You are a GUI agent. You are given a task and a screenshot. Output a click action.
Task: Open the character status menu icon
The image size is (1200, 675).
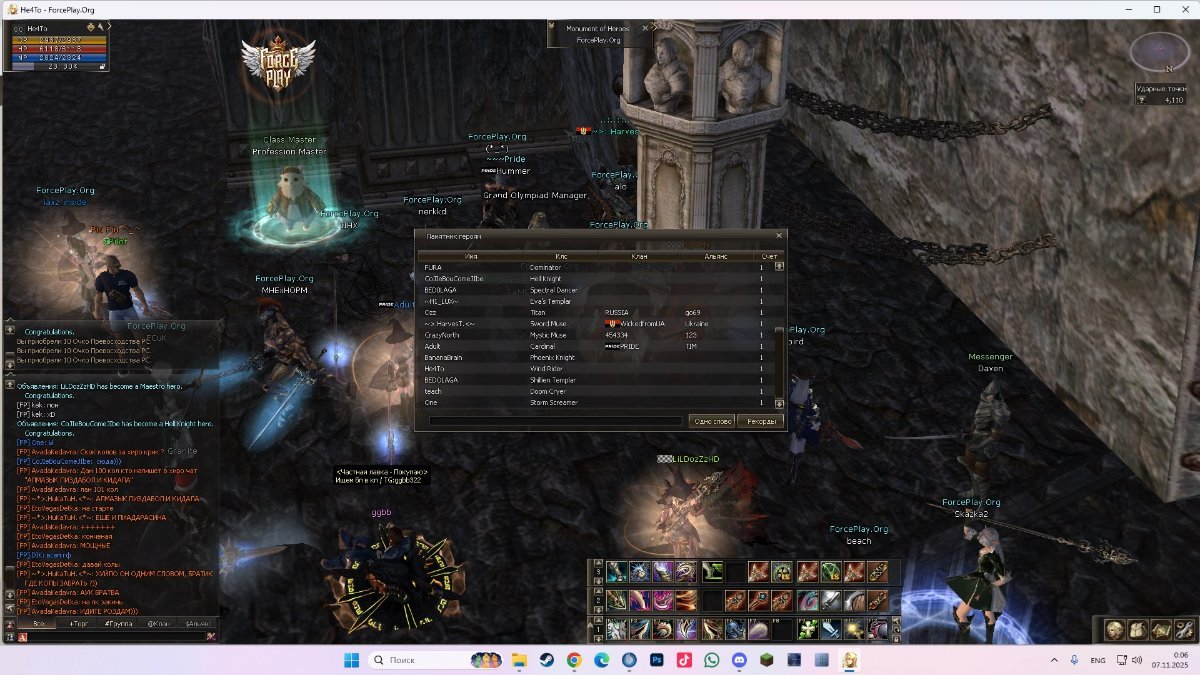1114,629
